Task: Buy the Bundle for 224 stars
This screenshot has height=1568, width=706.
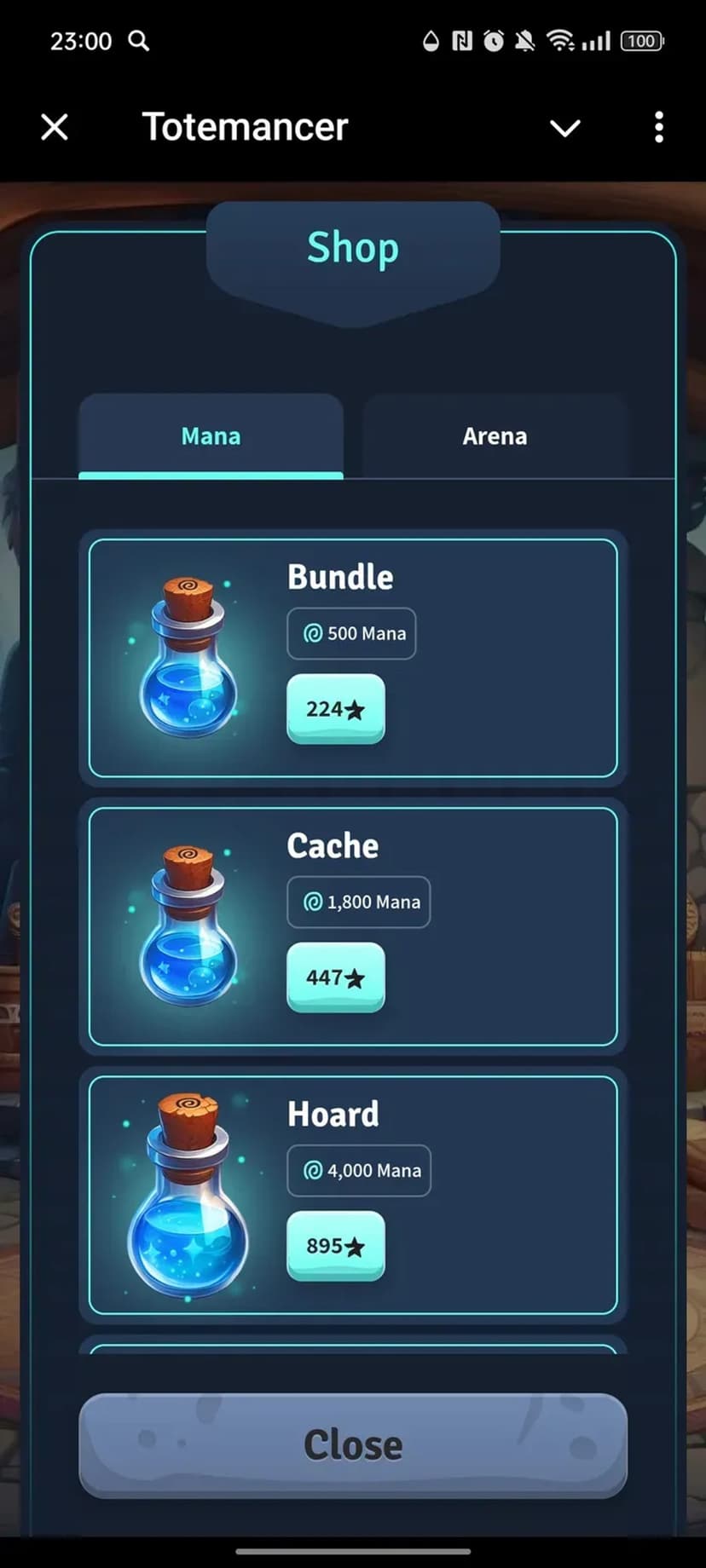Action: tap(335, 709)
